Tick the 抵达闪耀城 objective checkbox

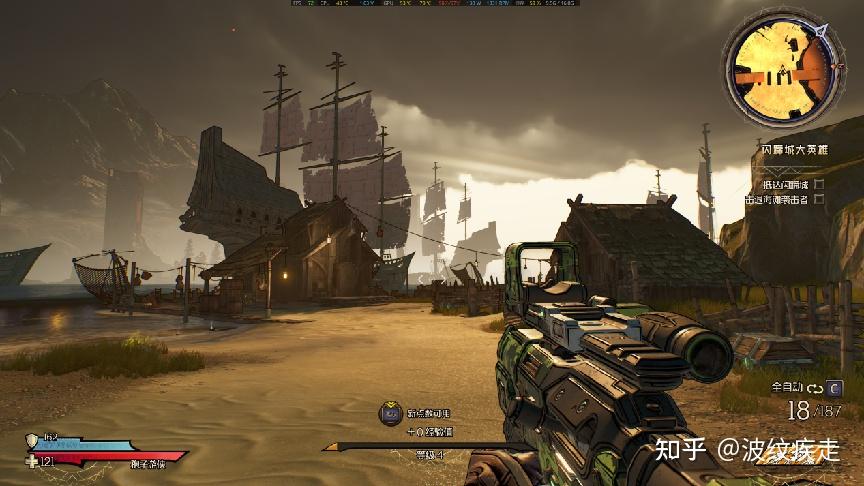[819, 184]
